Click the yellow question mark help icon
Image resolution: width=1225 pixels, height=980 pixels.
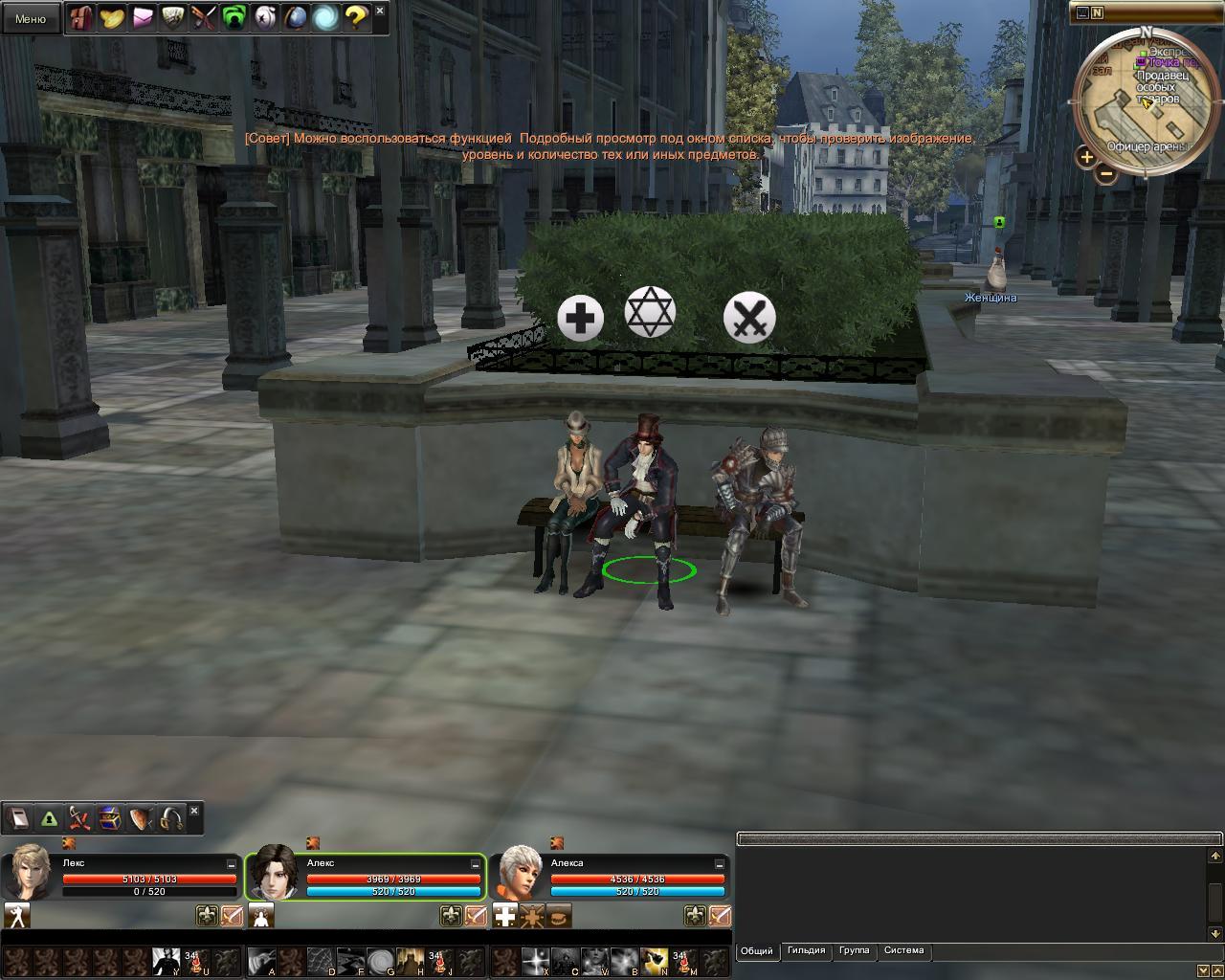tap(356, 17)
